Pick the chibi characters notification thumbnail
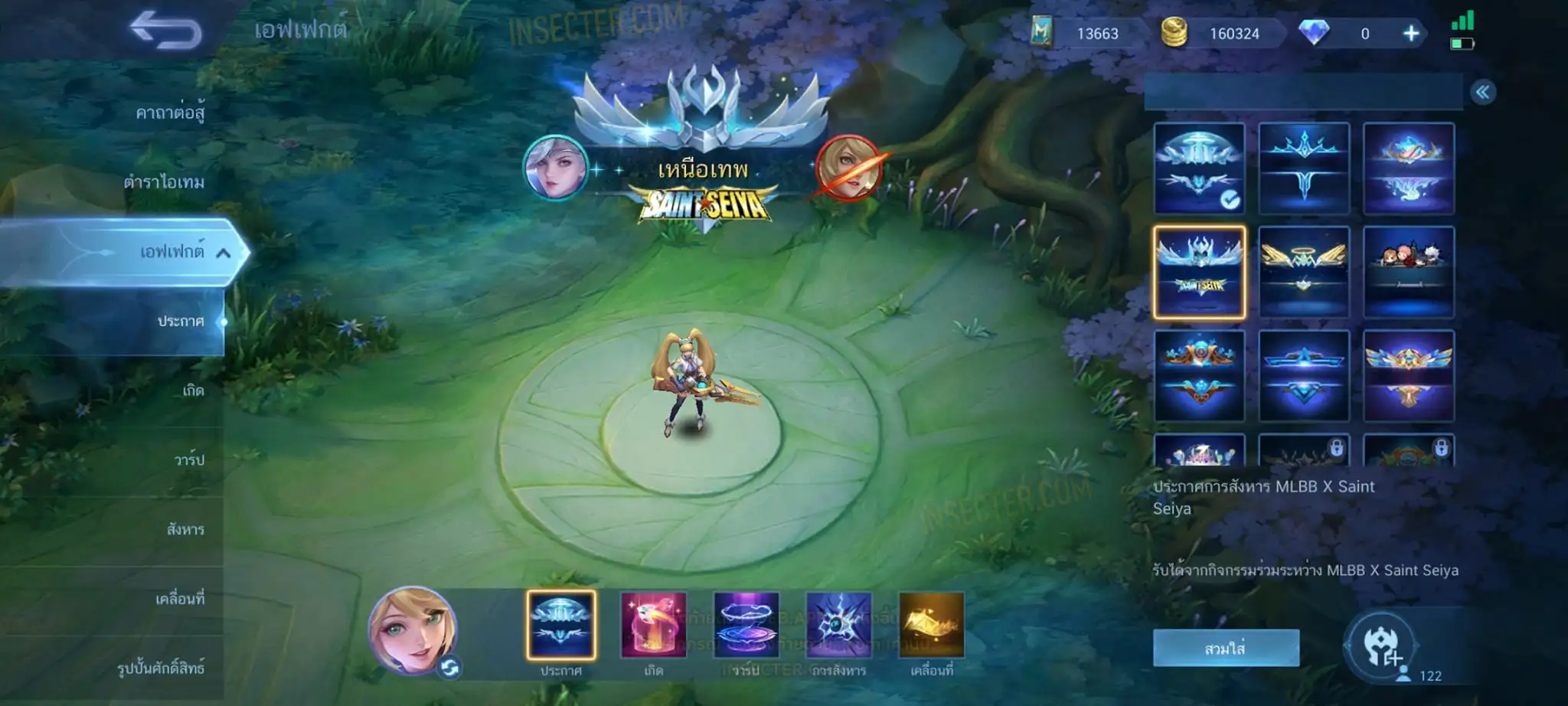 pyautogui.click(x=1409, y=273)
